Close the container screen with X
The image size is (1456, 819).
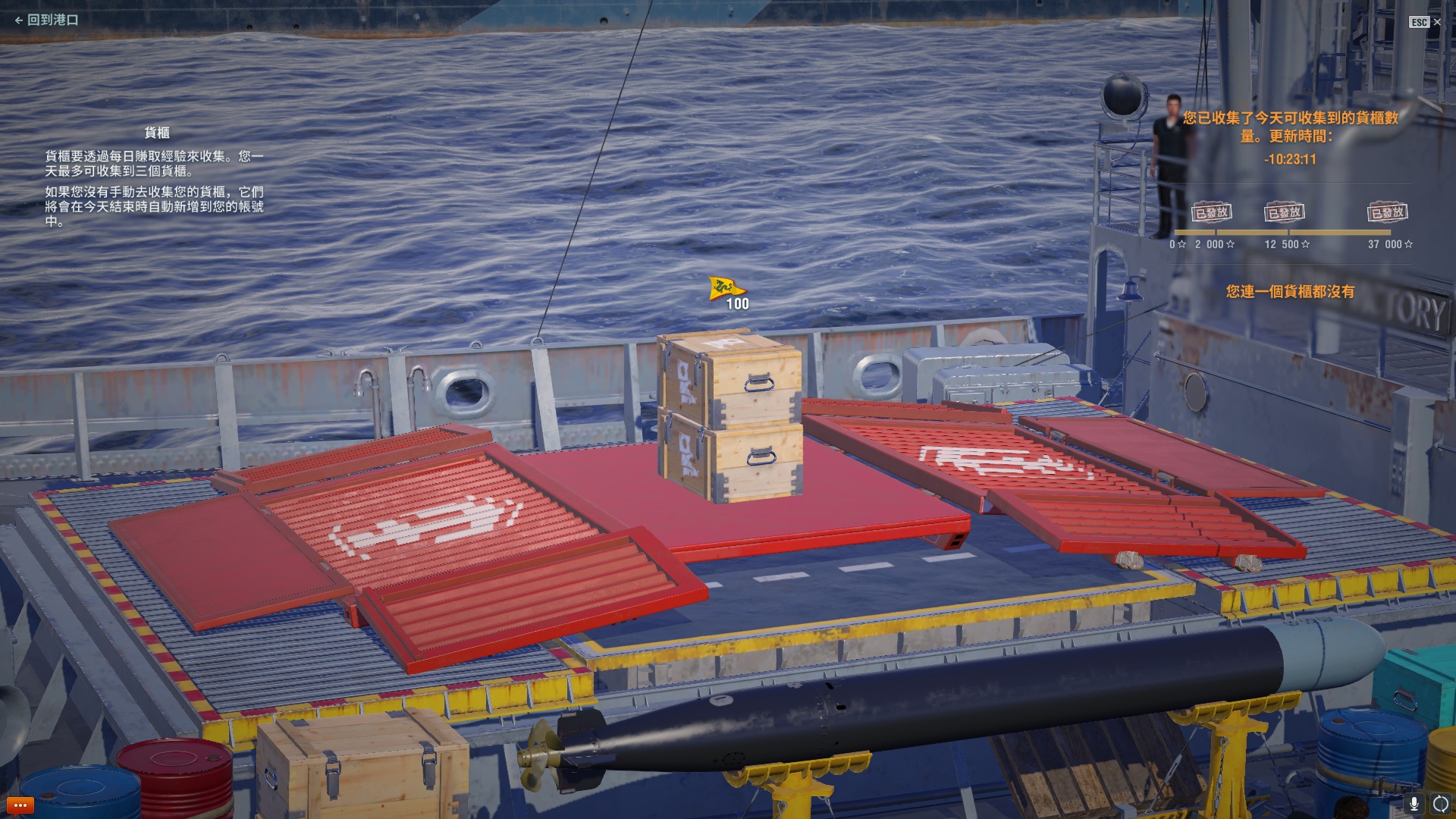click(x=1437, y=22)
